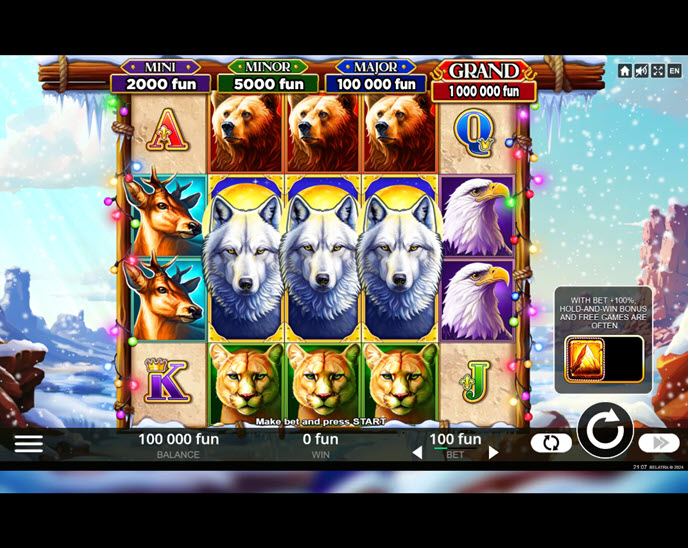
Task: Enable autoplay with the looping arrows button
Action: coord(551,442)
